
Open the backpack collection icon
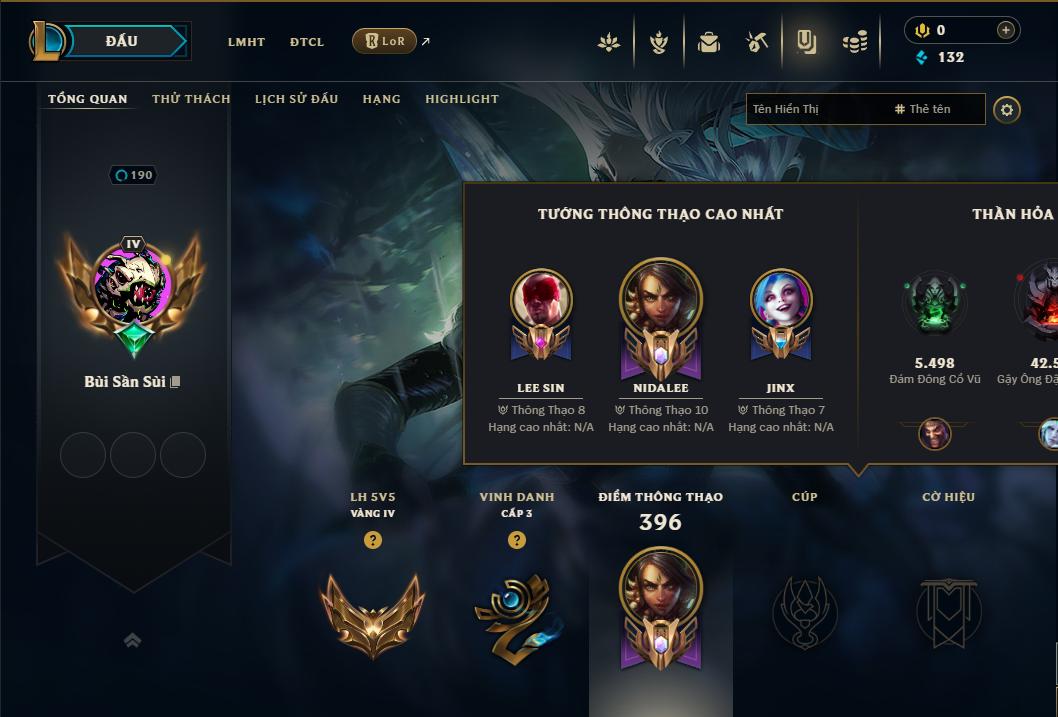[x=709, y=42]
